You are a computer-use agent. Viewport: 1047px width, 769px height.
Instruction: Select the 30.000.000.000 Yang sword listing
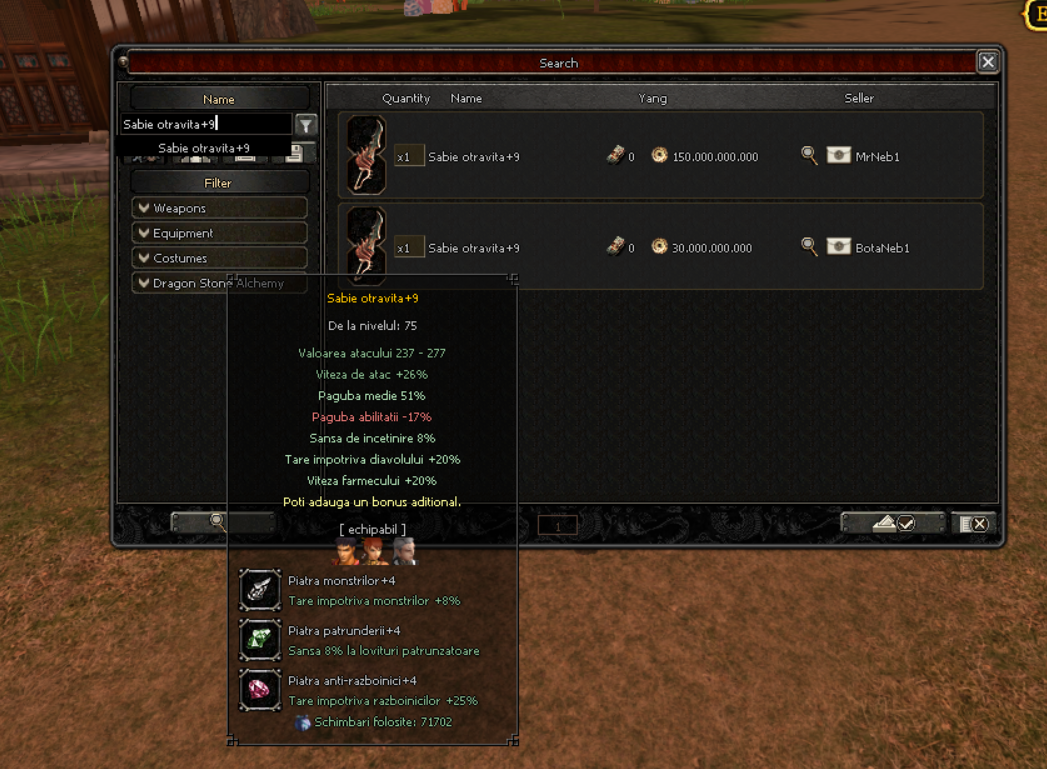(660, 247)
